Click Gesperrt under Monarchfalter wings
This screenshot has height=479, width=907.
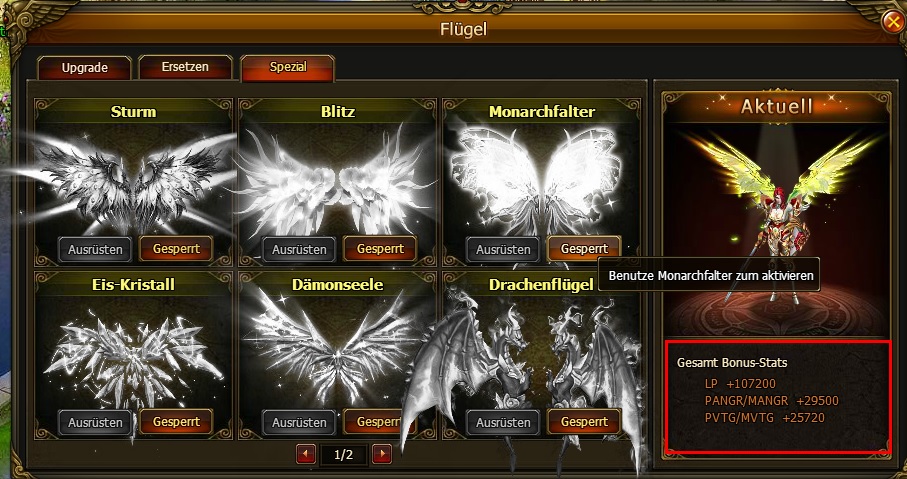[x=584, y=249]
